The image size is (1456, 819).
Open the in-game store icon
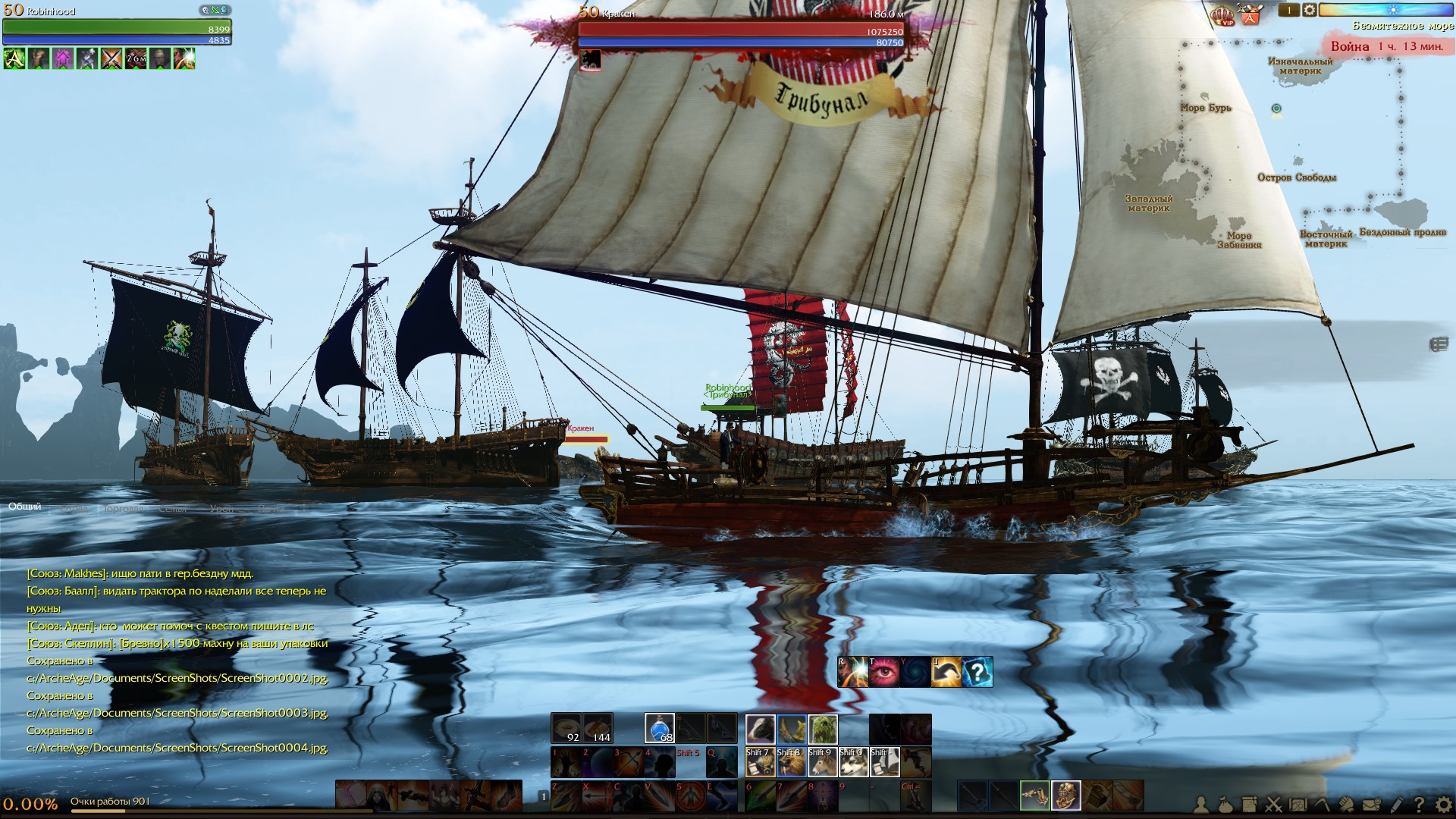pyautogui.click(x=1250, y=14)
